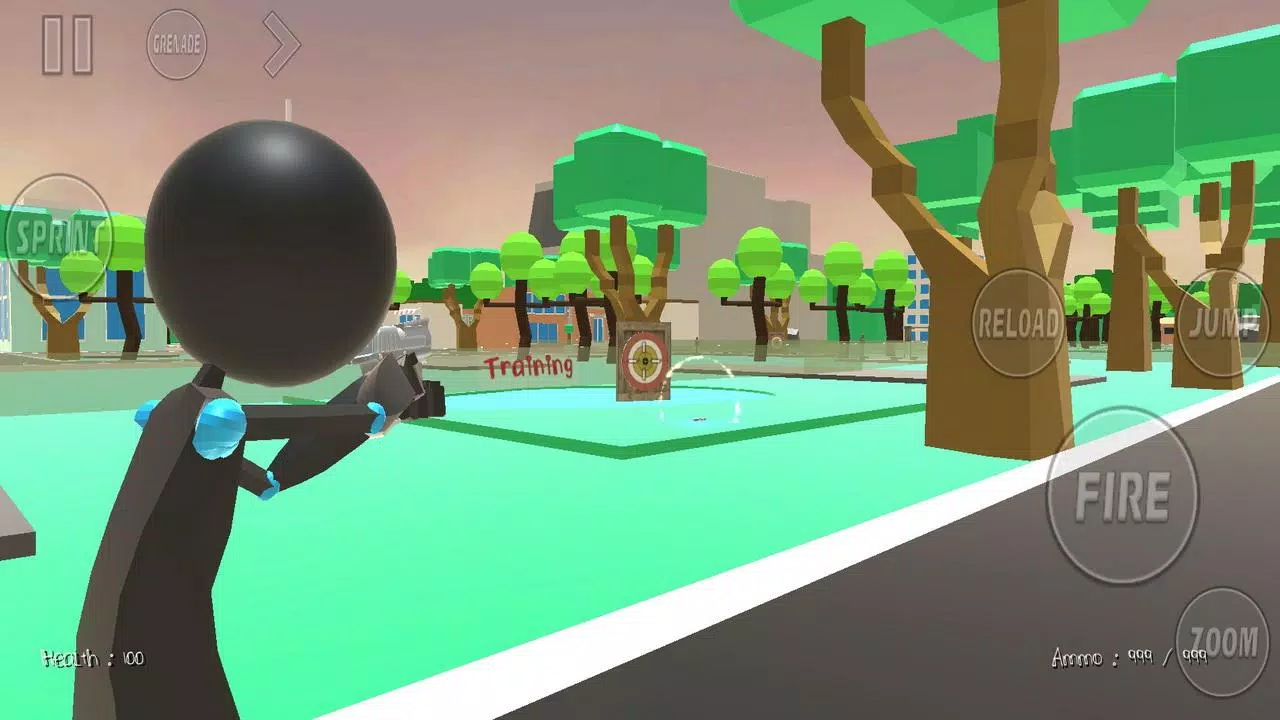Fire a shot with the FIRE control
The image size is (1280, 720).
[x=1124, y=497]
